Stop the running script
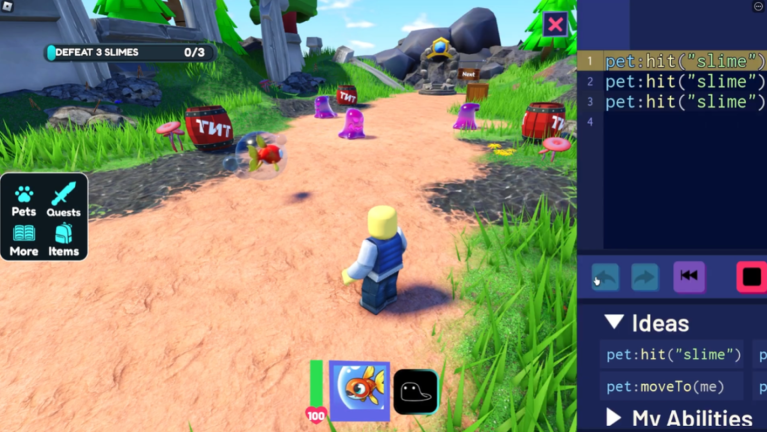The image size is (767, 432). pos(751,277)
